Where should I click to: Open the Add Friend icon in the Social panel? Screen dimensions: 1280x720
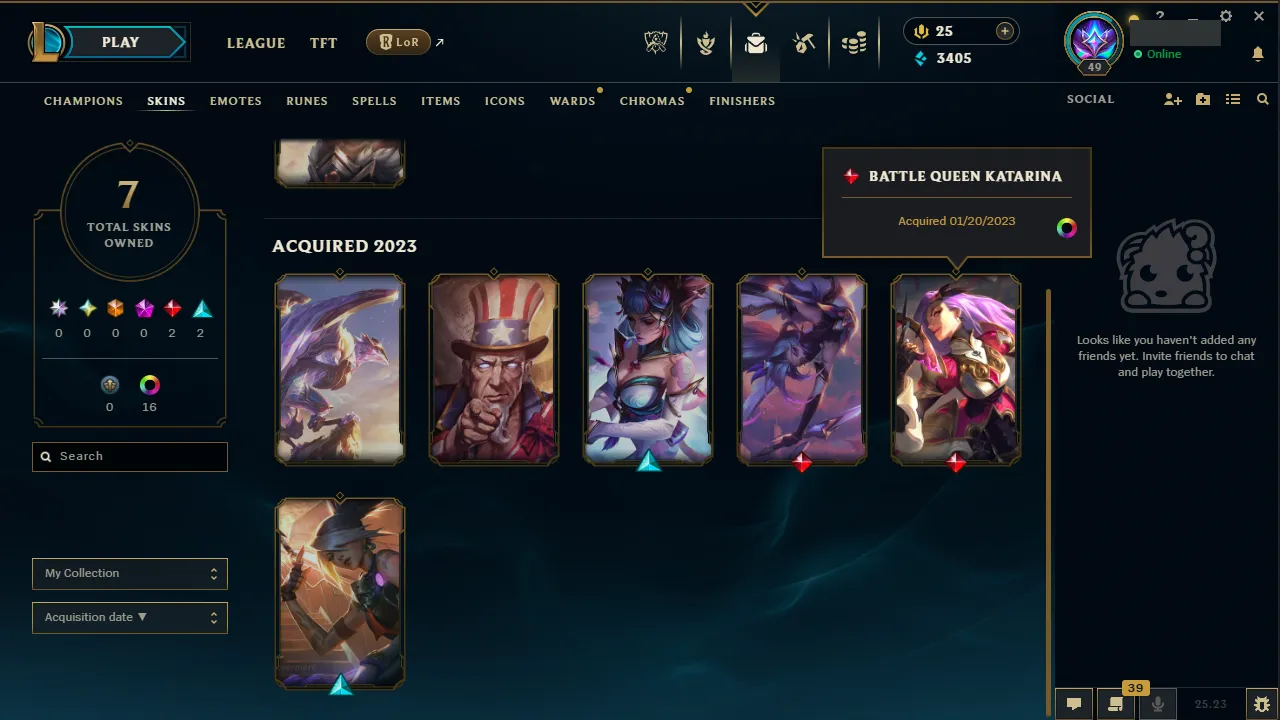1172,99
